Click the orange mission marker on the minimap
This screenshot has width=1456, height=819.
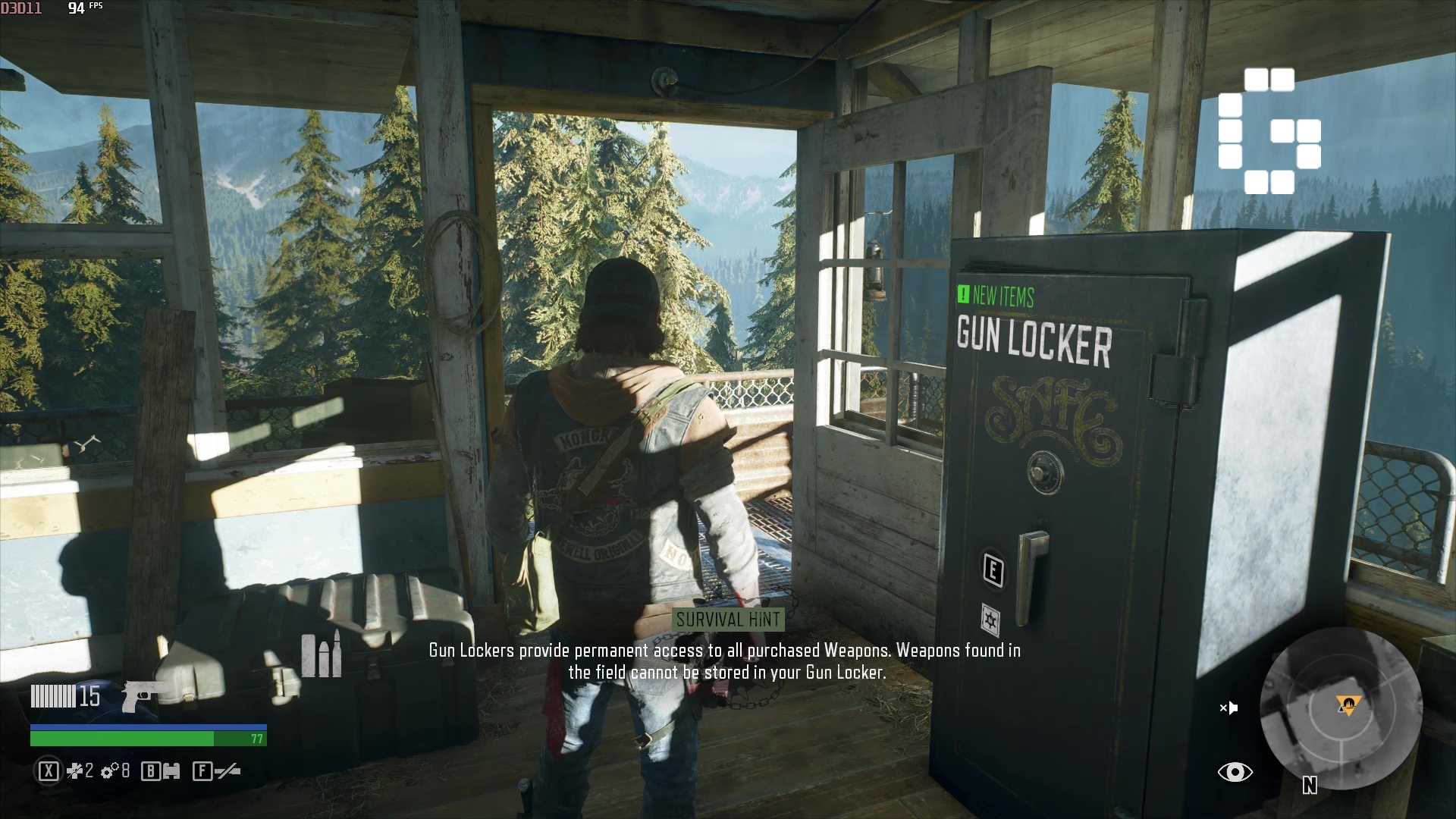[1350, 705]
